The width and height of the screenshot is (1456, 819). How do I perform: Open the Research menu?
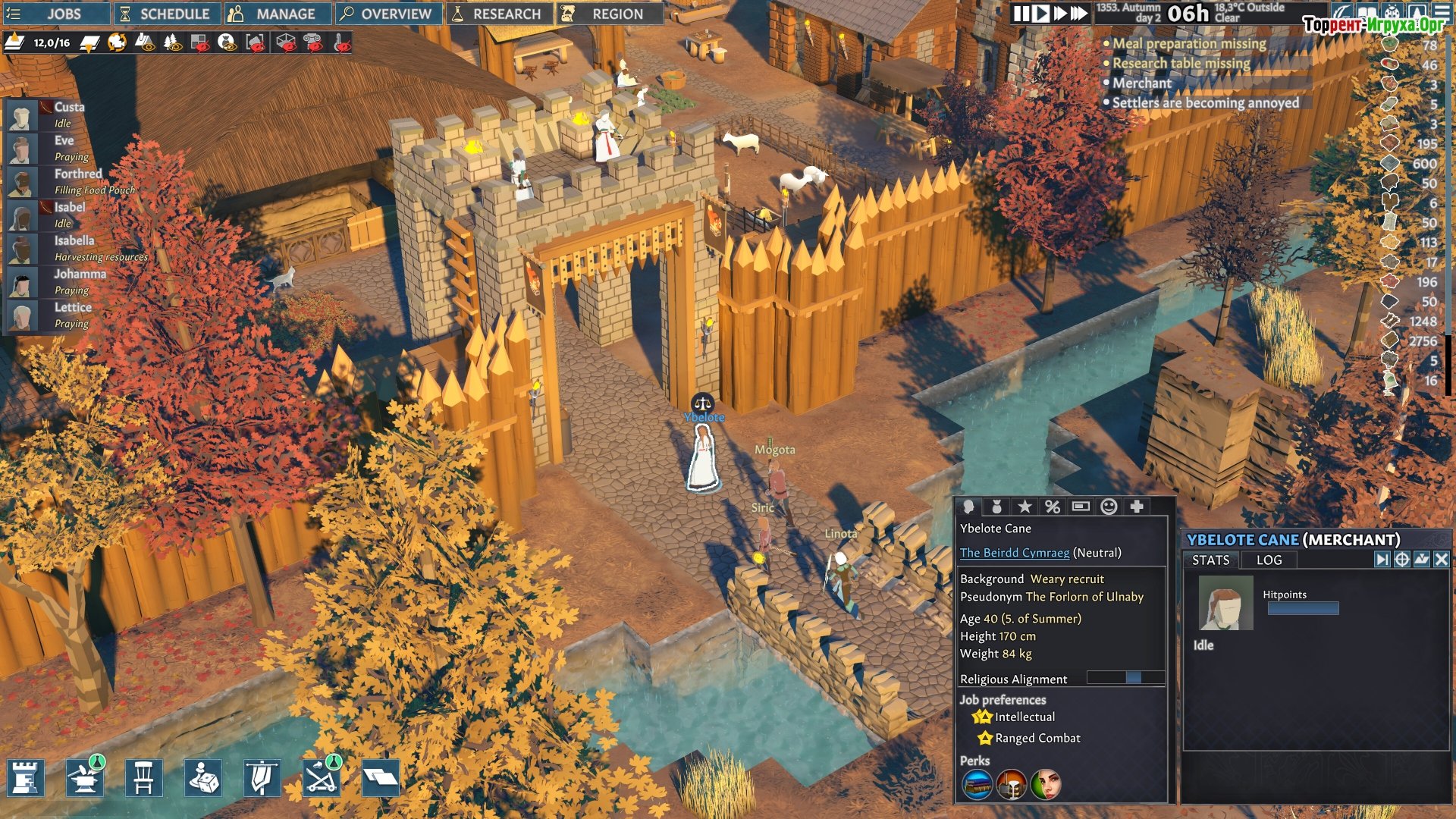click(x=499, y=14)
